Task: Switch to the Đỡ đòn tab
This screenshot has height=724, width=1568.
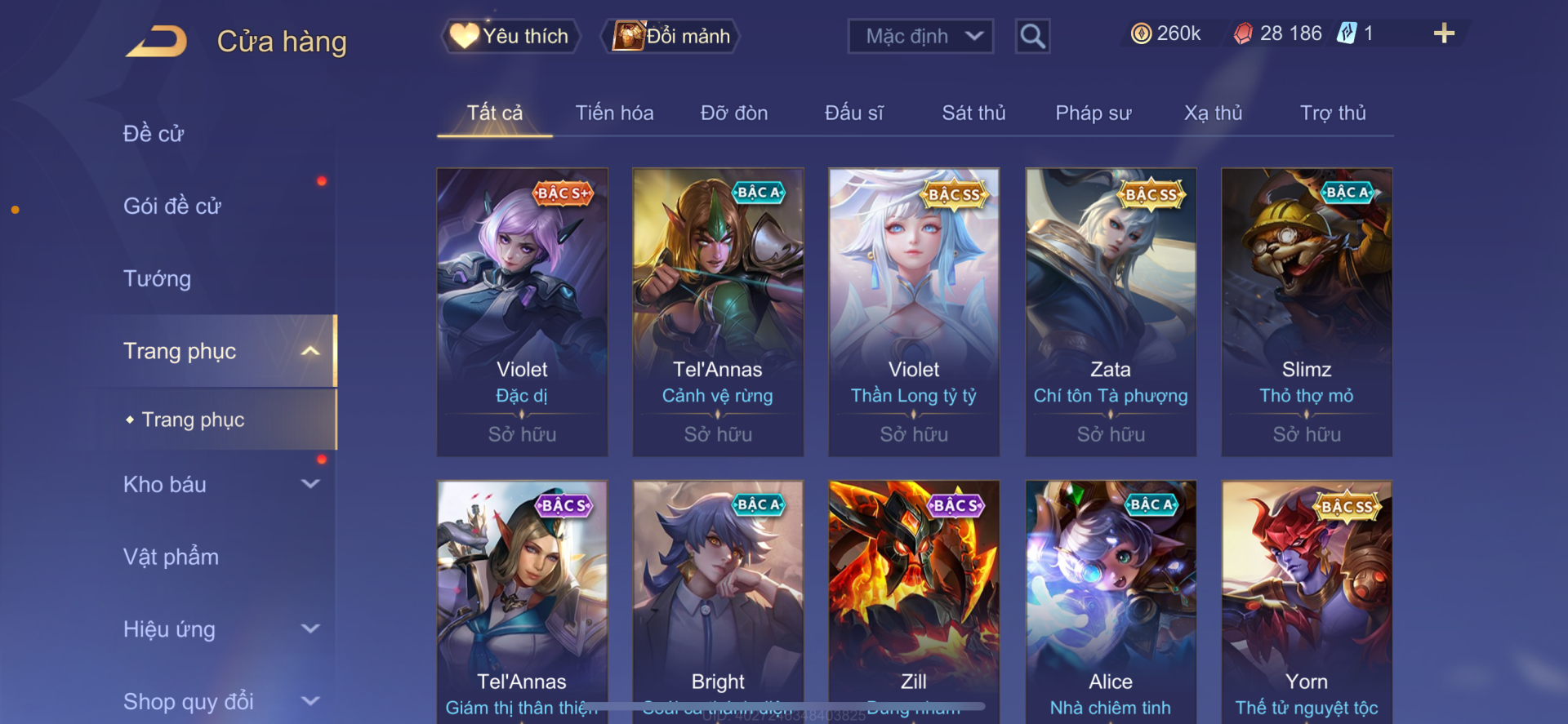Action: 734,113
